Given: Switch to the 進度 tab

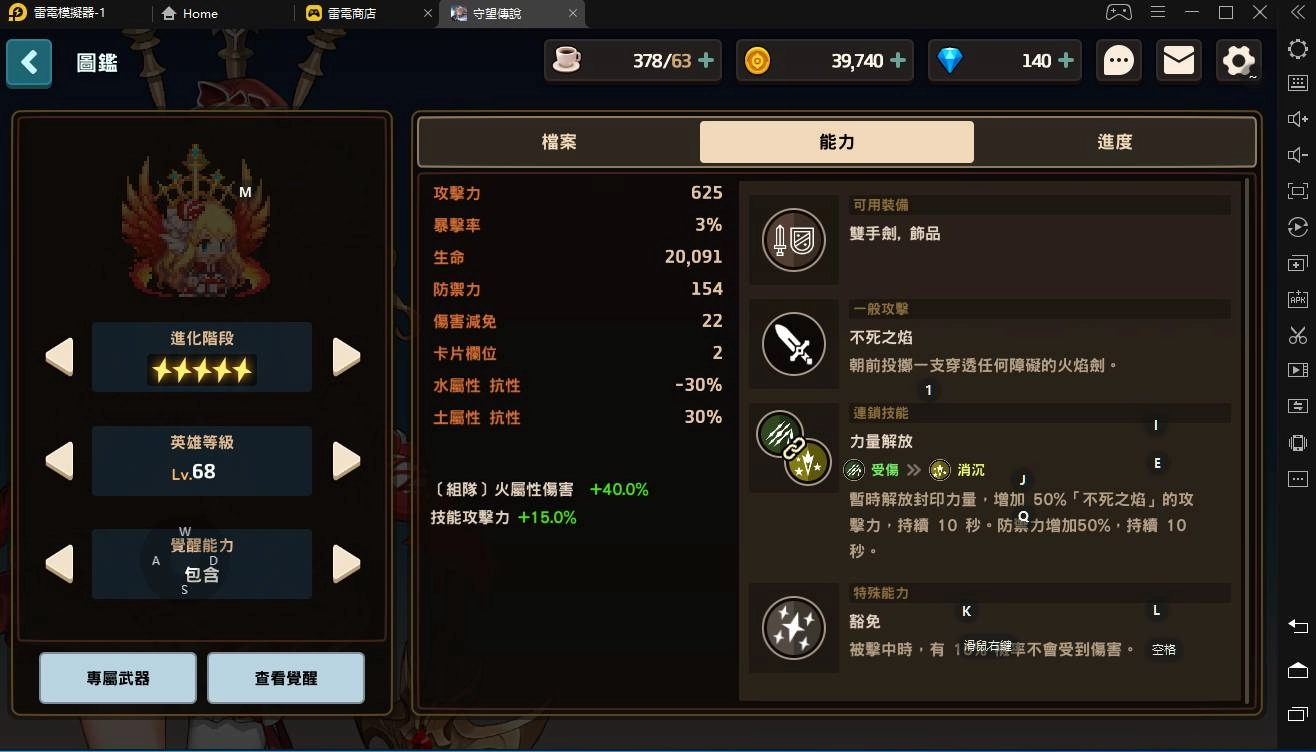Looking at the screenshot, I should point(1114,142).
